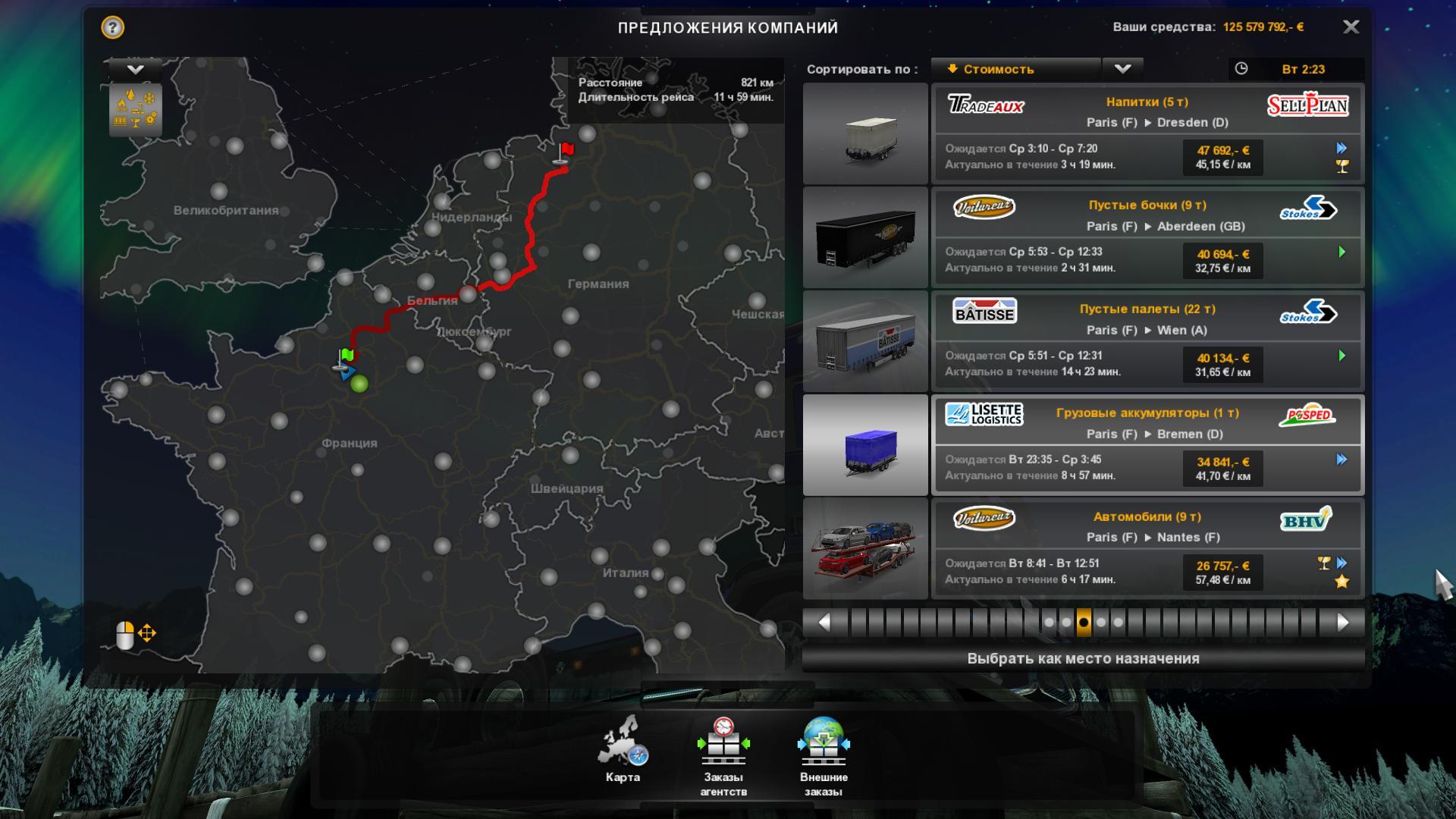This screenshot has height=819, width=1456.
Task: Open the Карта map screen
Action: point(623,751)
